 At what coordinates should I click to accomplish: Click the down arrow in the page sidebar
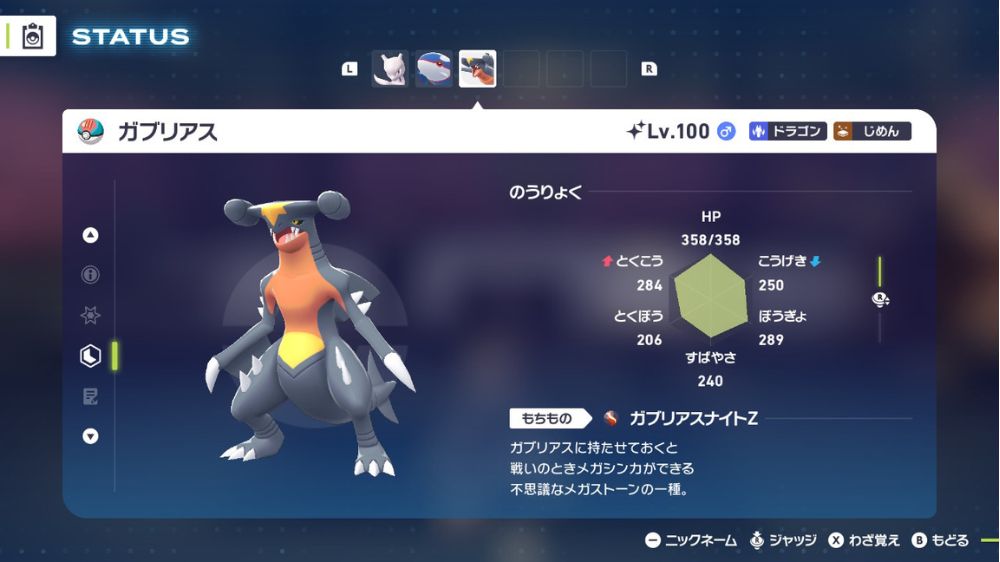[91, 435]
